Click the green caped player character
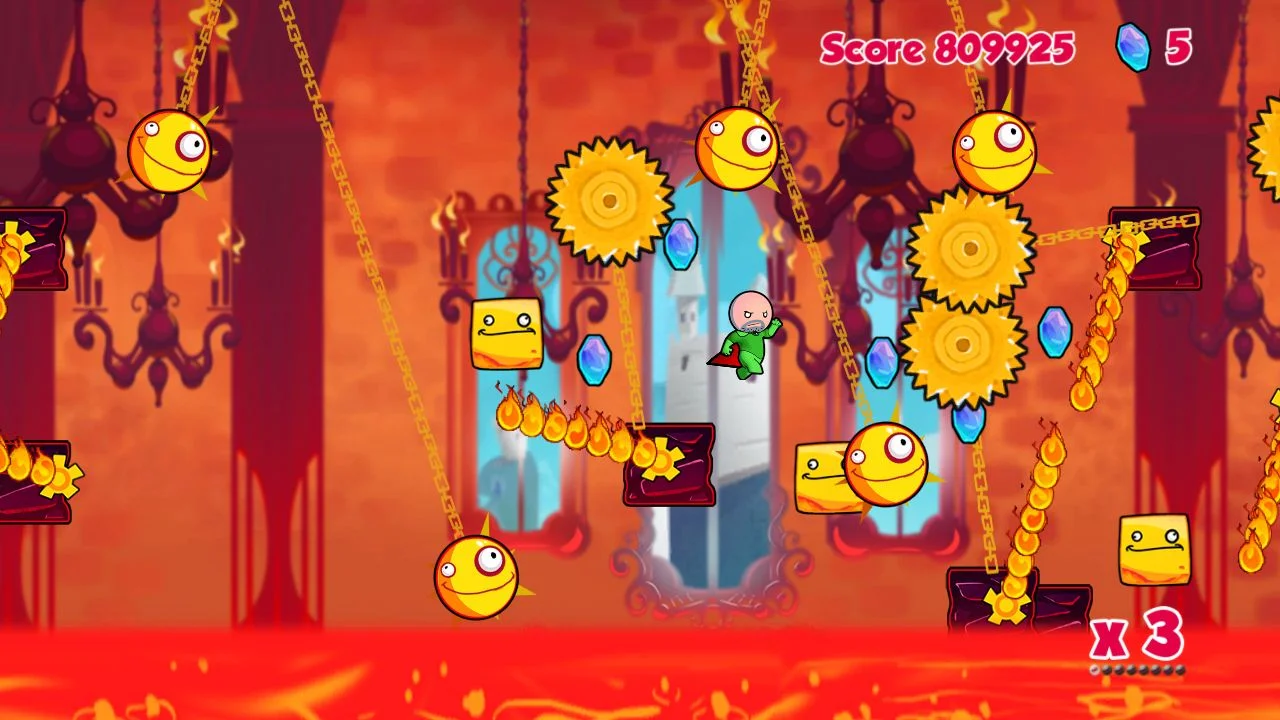This screenshot has height=720, width=1280. 748,335
